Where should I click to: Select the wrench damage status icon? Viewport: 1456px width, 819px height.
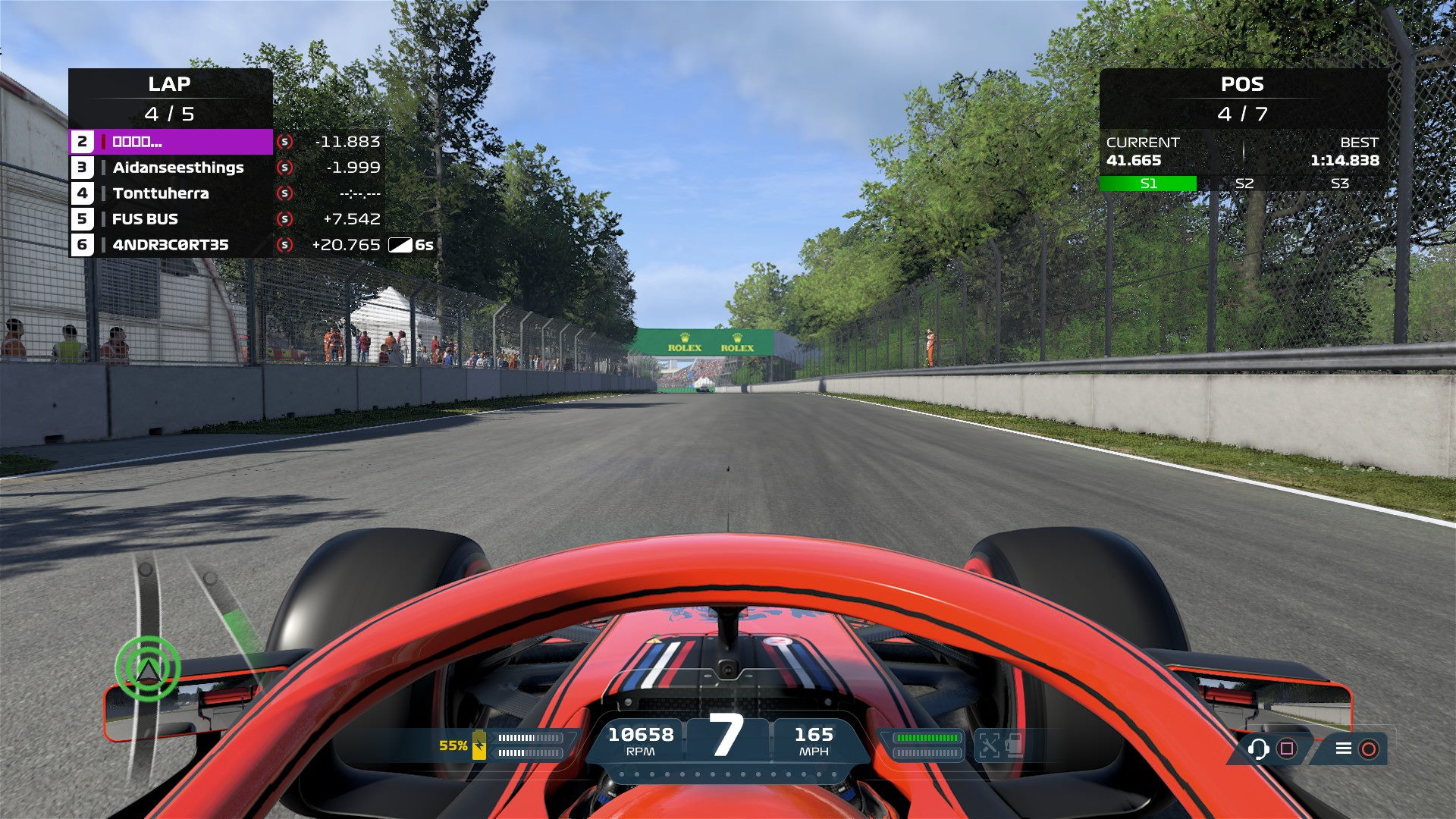tap(989, 745)
